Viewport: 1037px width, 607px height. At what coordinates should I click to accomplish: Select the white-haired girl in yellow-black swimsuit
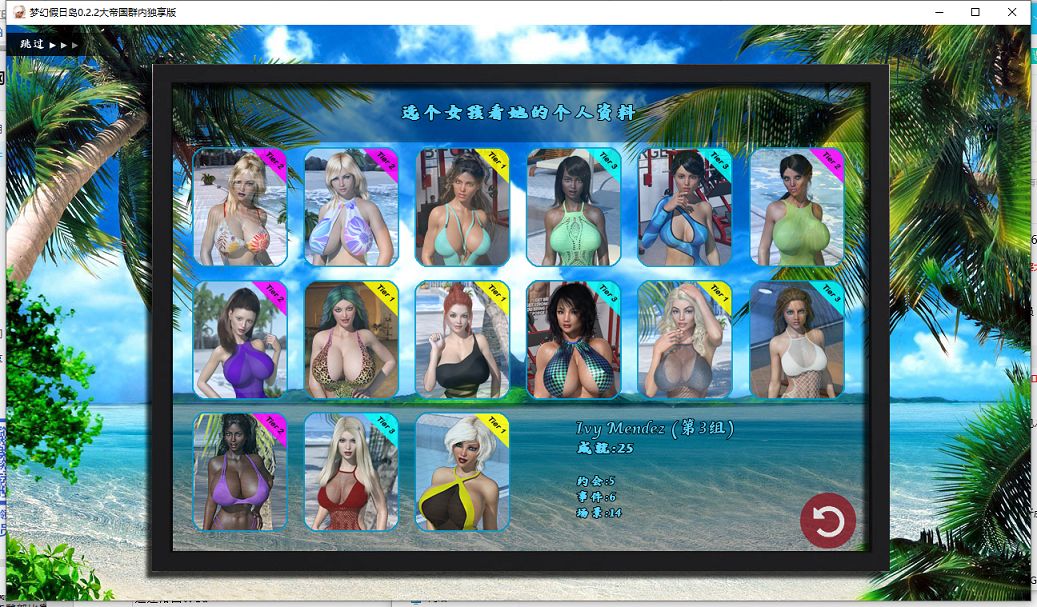point(462,472)
